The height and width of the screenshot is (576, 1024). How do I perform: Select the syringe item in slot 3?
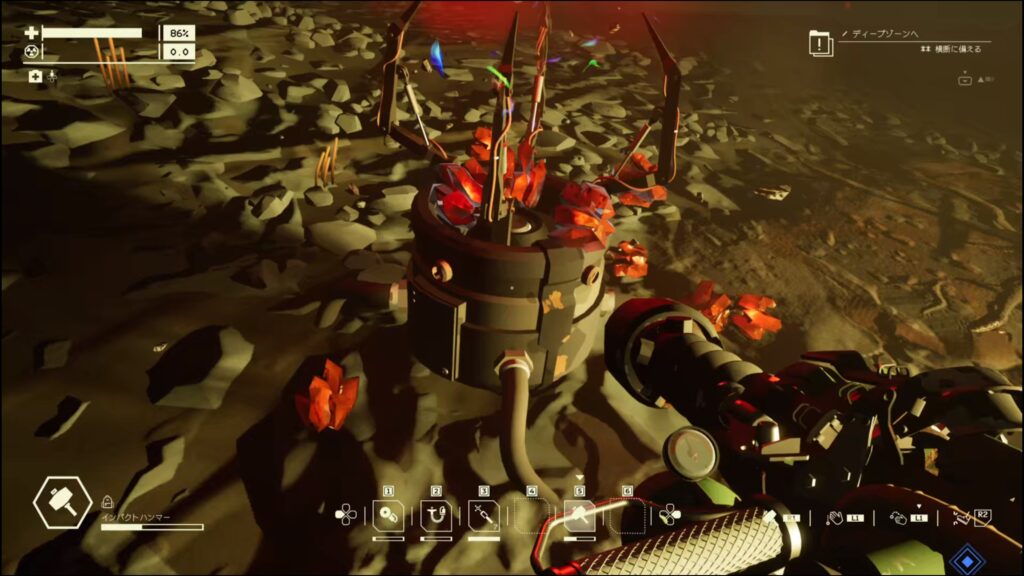click(483, 516)
